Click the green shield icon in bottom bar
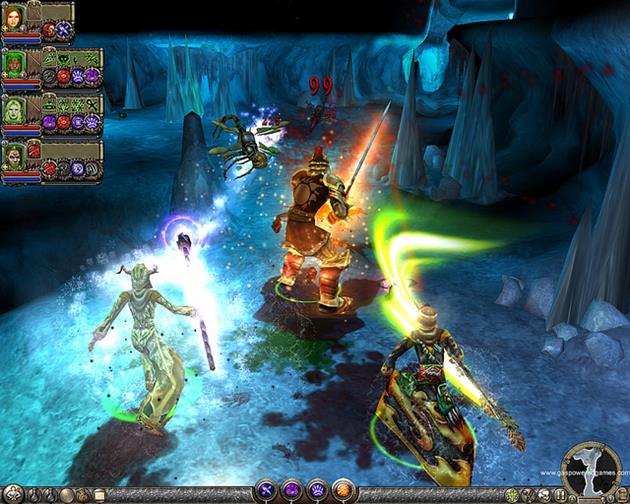This screenshot has height=504, width=630. pos(513,495)
